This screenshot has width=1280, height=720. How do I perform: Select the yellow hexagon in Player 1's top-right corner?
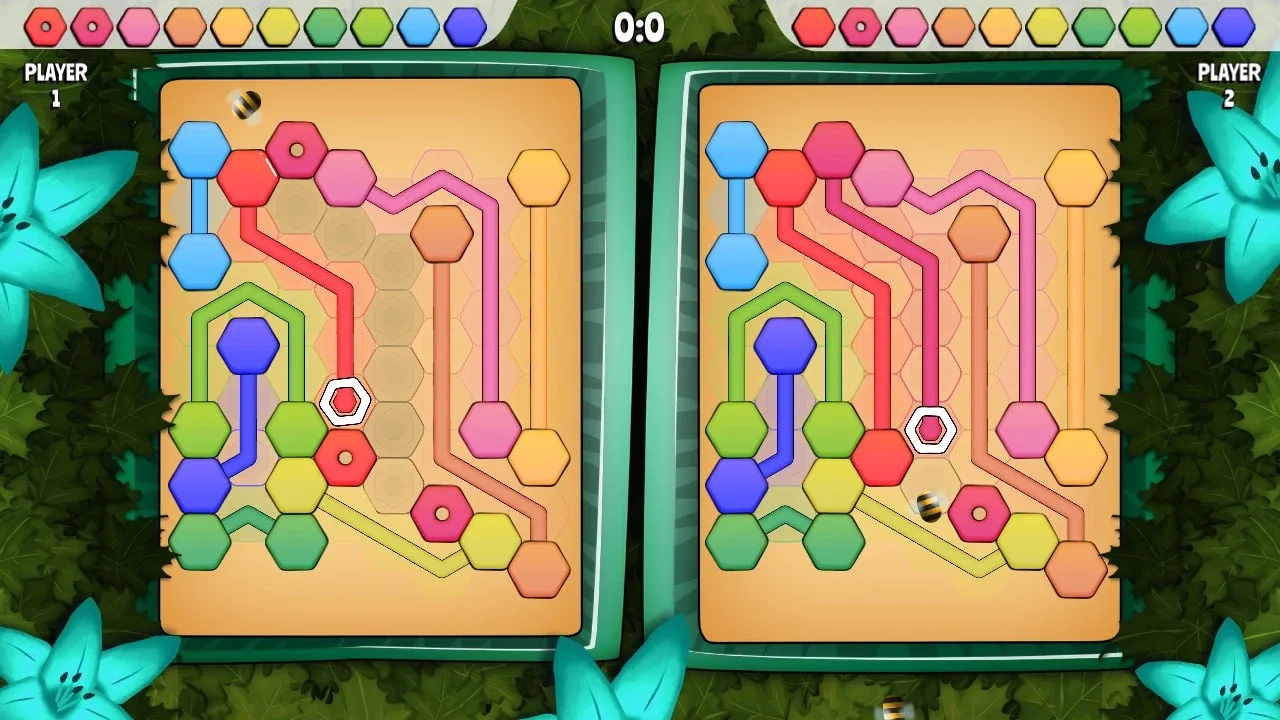(x=541, y=176)
